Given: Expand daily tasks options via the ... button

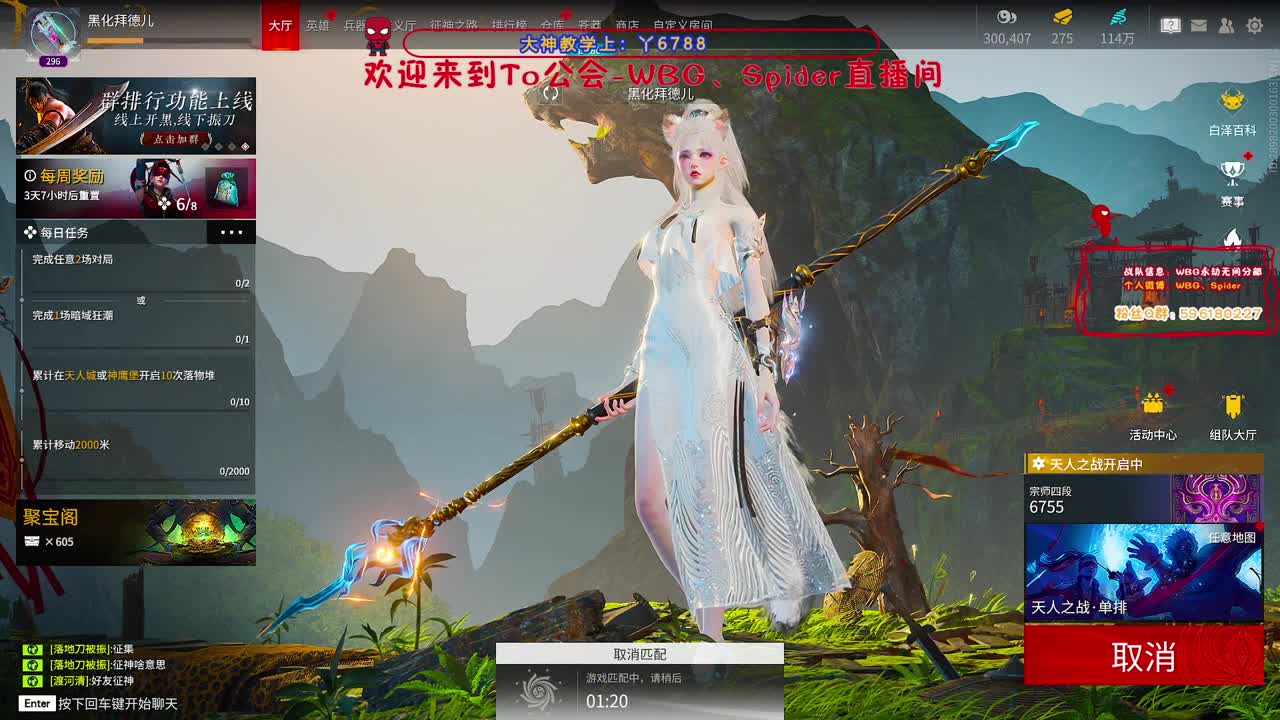Looking at the screenshot, I should pyautogui.click(x=232, y=232).
